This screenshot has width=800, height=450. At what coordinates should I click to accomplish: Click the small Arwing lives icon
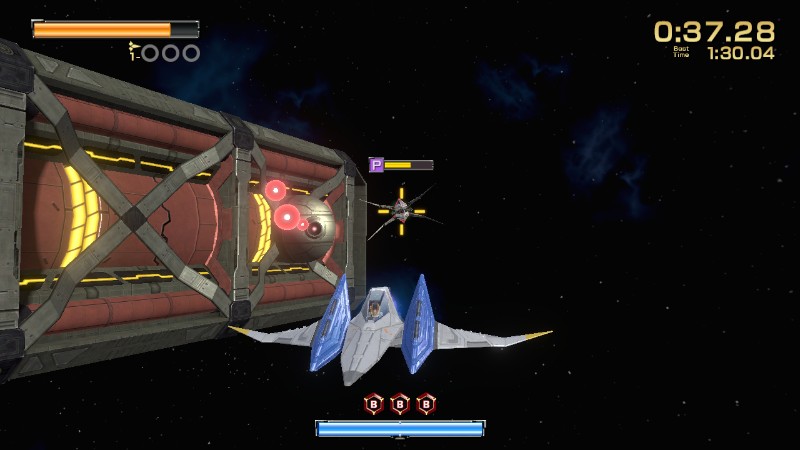tap(133, 47)
